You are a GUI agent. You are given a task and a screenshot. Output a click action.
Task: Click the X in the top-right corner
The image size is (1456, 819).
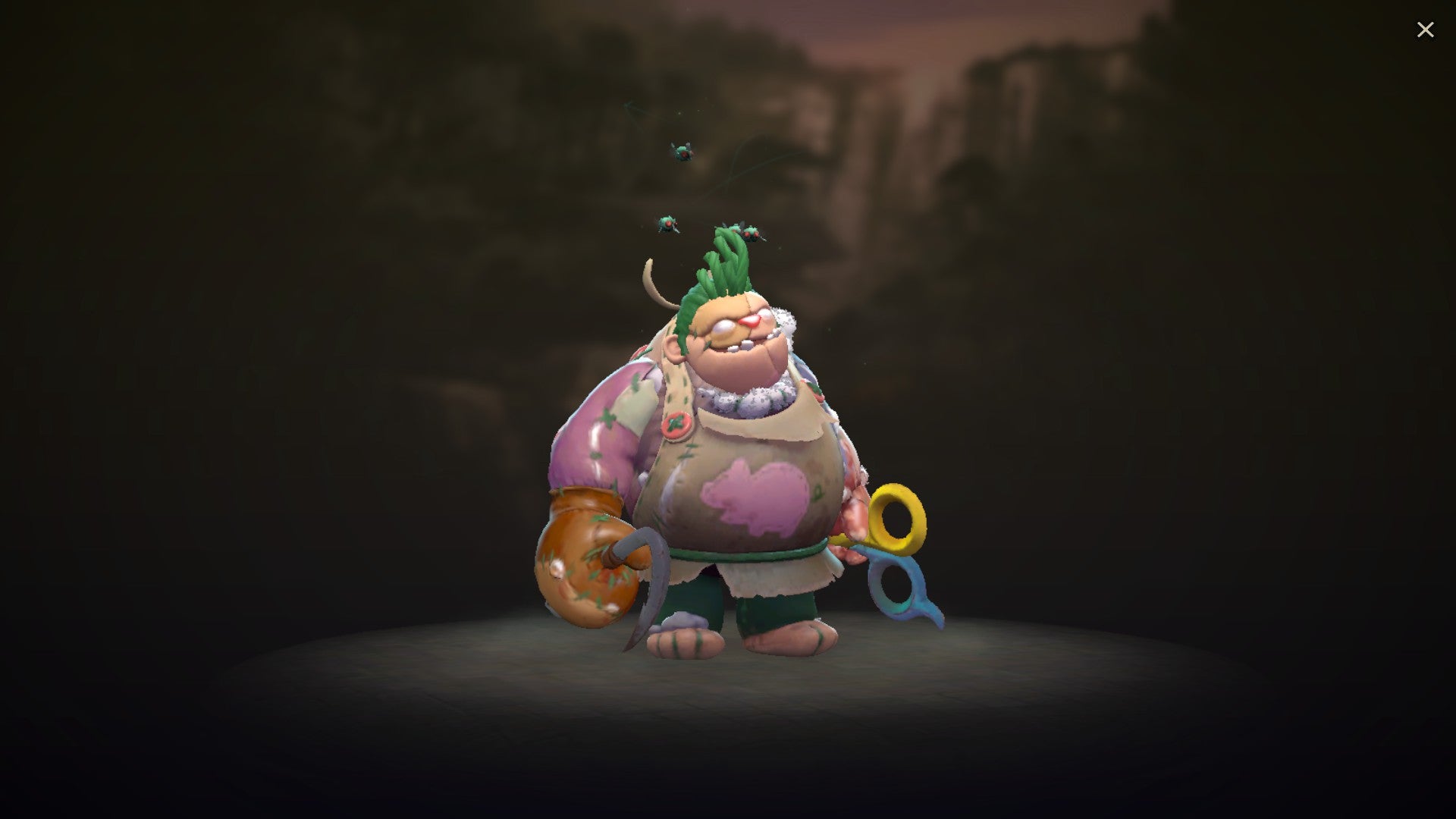tap(1426, 30)
